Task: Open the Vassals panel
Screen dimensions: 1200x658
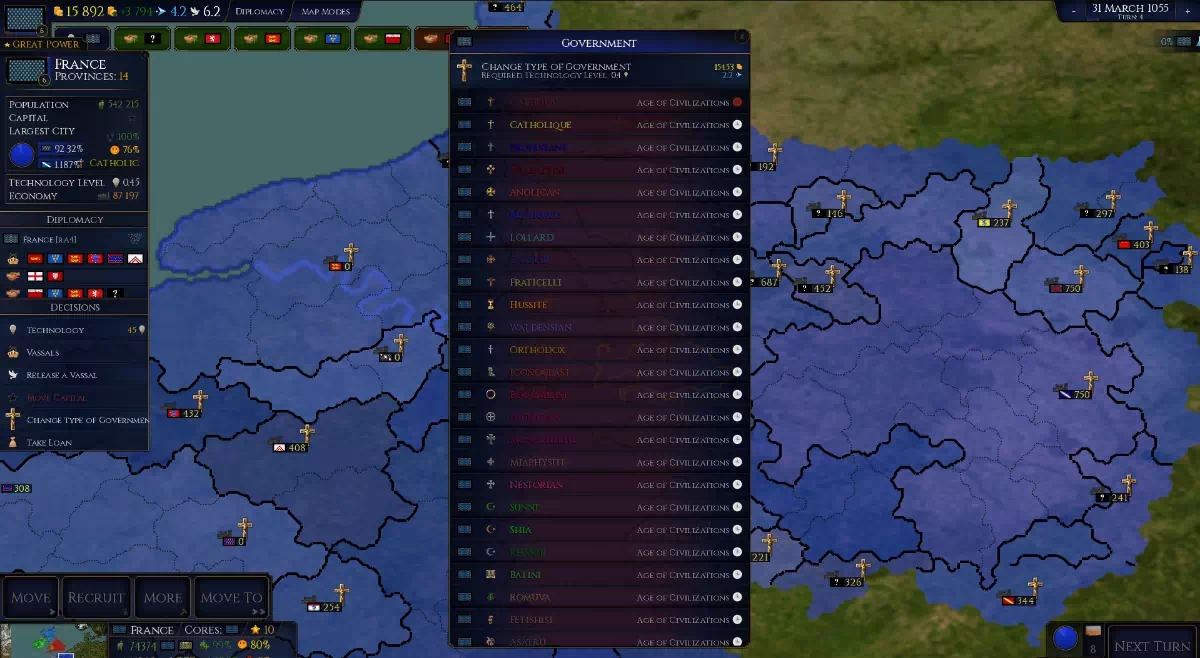Action: tap(43, 353)
